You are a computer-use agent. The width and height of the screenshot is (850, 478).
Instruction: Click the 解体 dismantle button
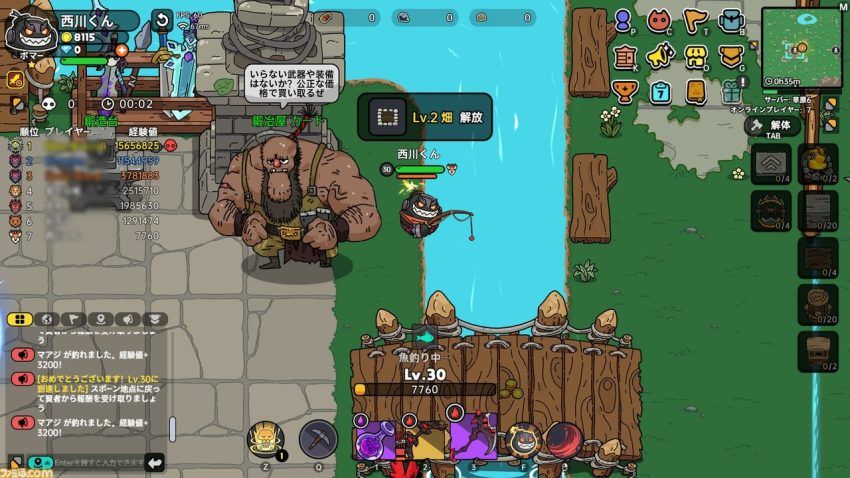[x=773, y=126]
